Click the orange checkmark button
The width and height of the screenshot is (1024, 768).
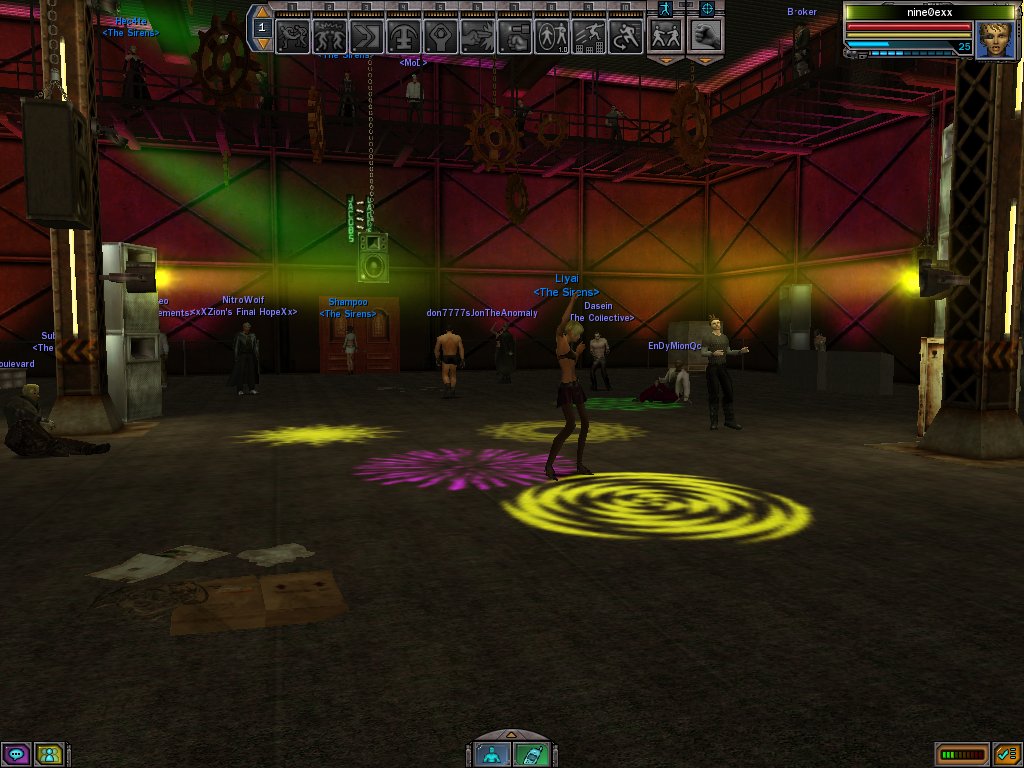tap(1006, 754)
